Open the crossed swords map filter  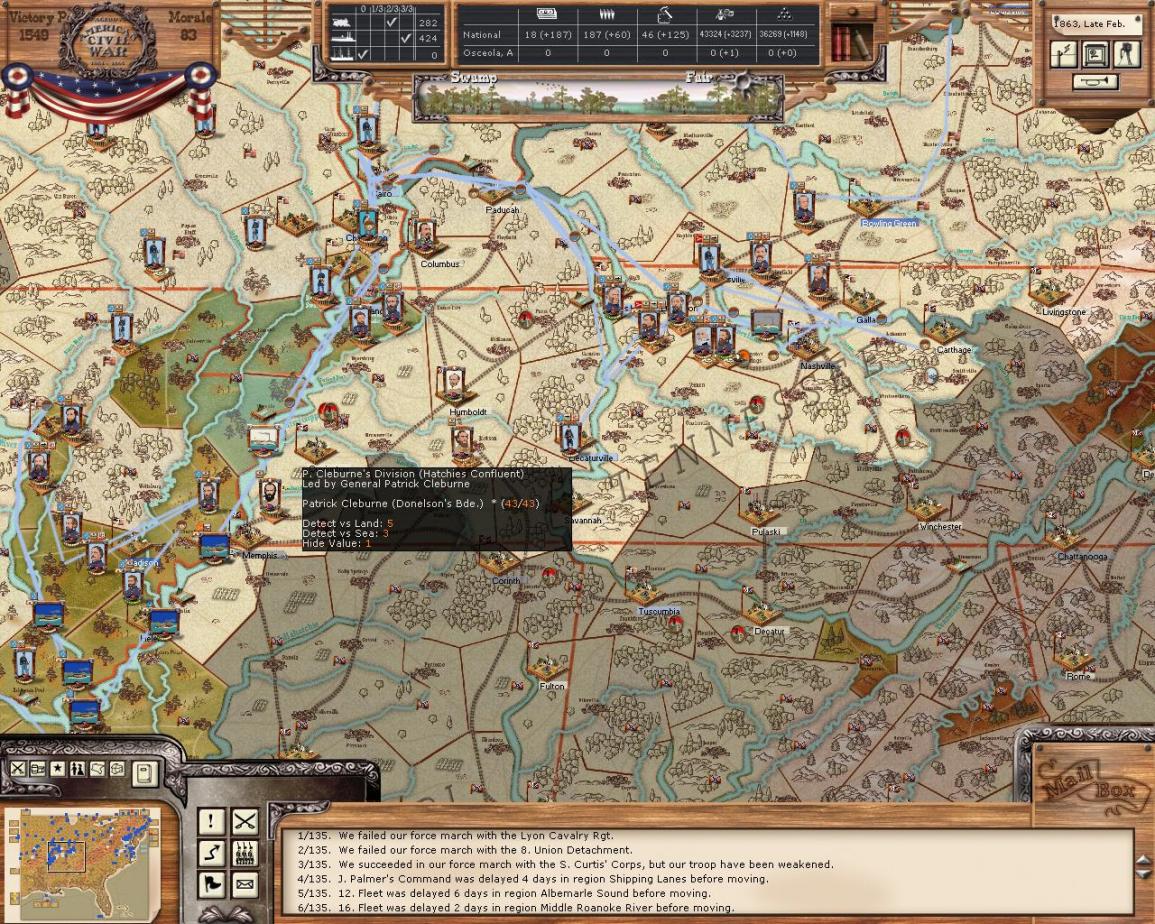17,769
